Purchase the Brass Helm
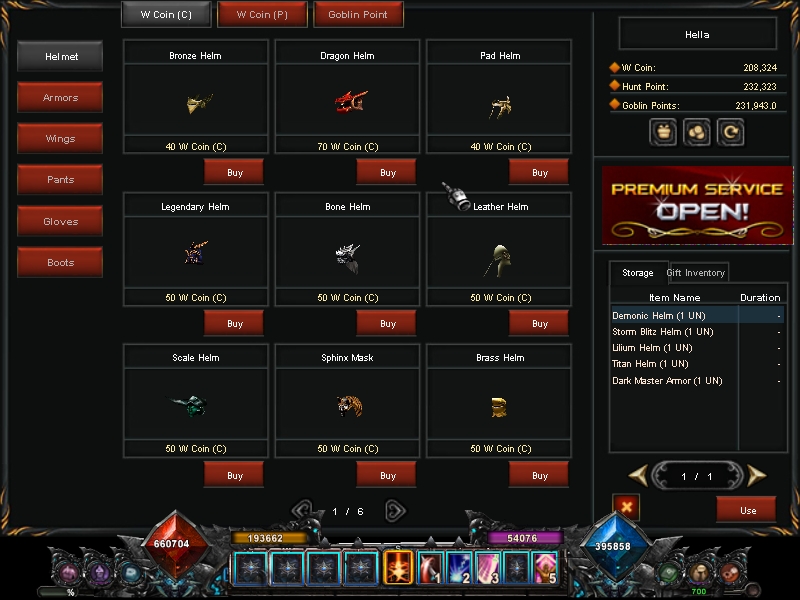This screenshot has width=800, height=600. tap(539, 475)
